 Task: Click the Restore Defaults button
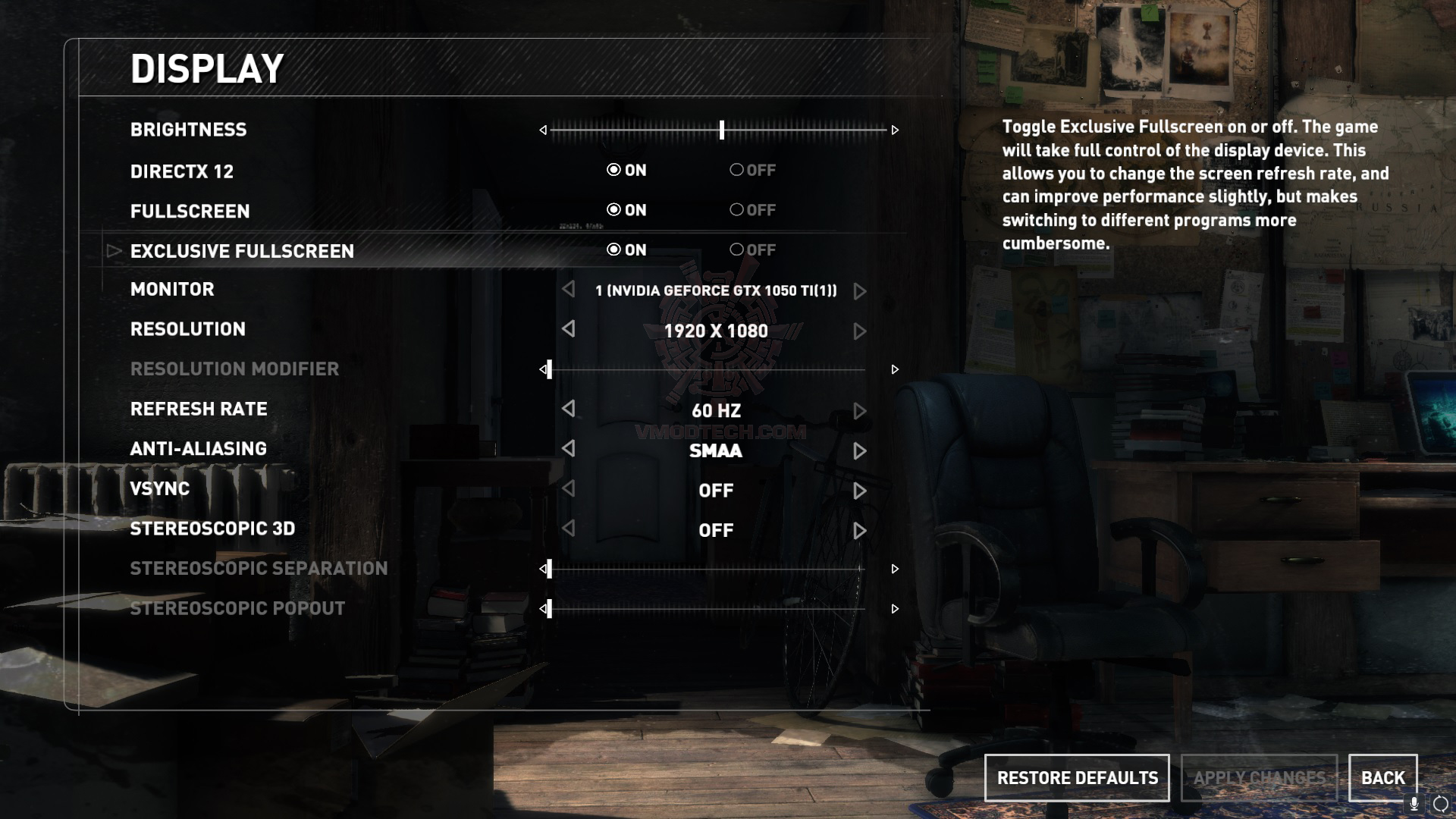[x=1076, y=778]
